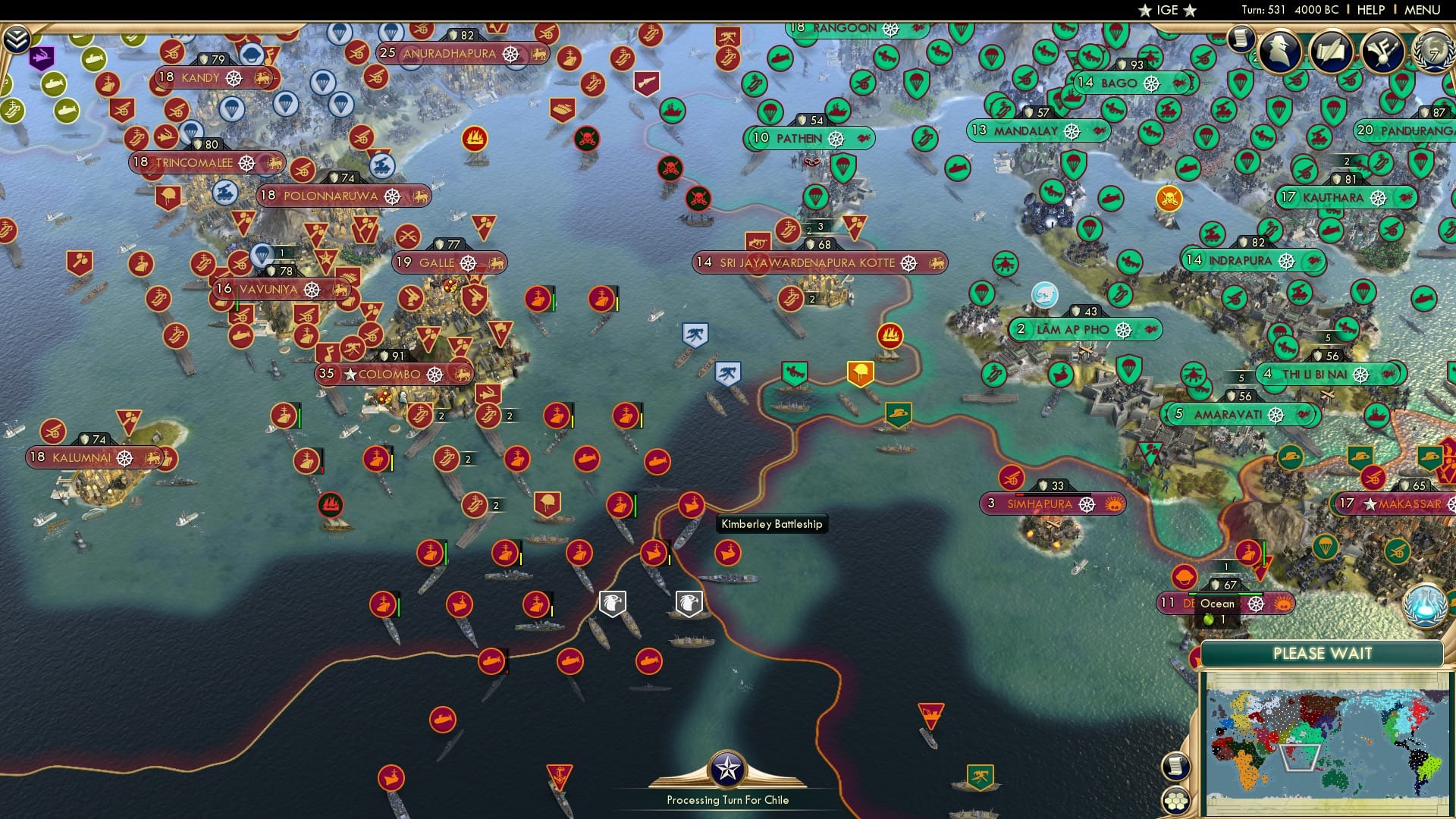Open the Espionage overview icon

coord(1278,50)
